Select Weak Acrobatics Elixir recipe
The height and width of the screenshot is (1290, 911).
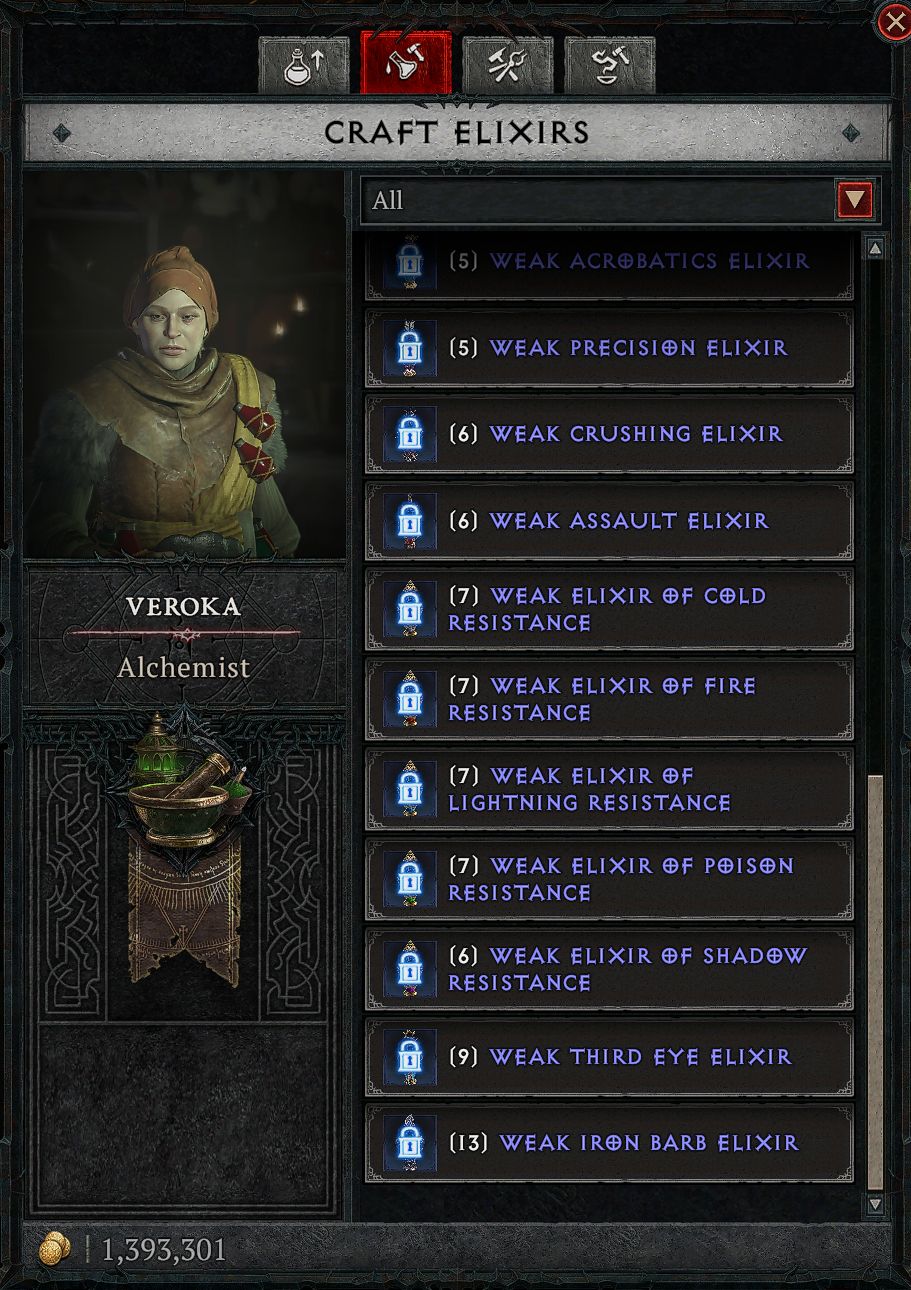[x=609, y=265]
